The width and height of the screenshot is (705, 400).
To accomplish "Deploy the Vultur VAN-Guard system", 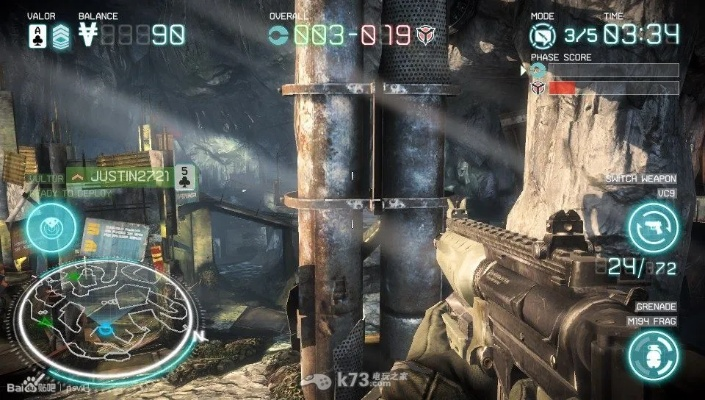I will pos(46,228).
